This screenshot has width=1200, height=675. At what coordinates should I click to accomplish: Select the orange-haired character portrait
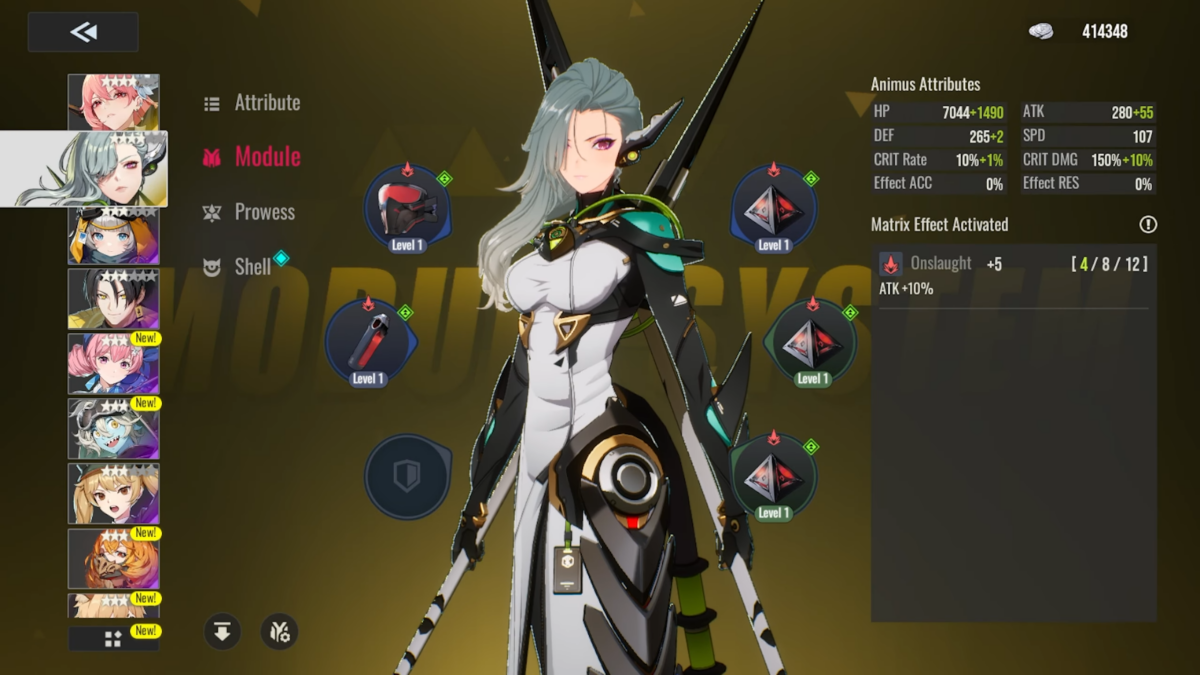click(113, 558)
